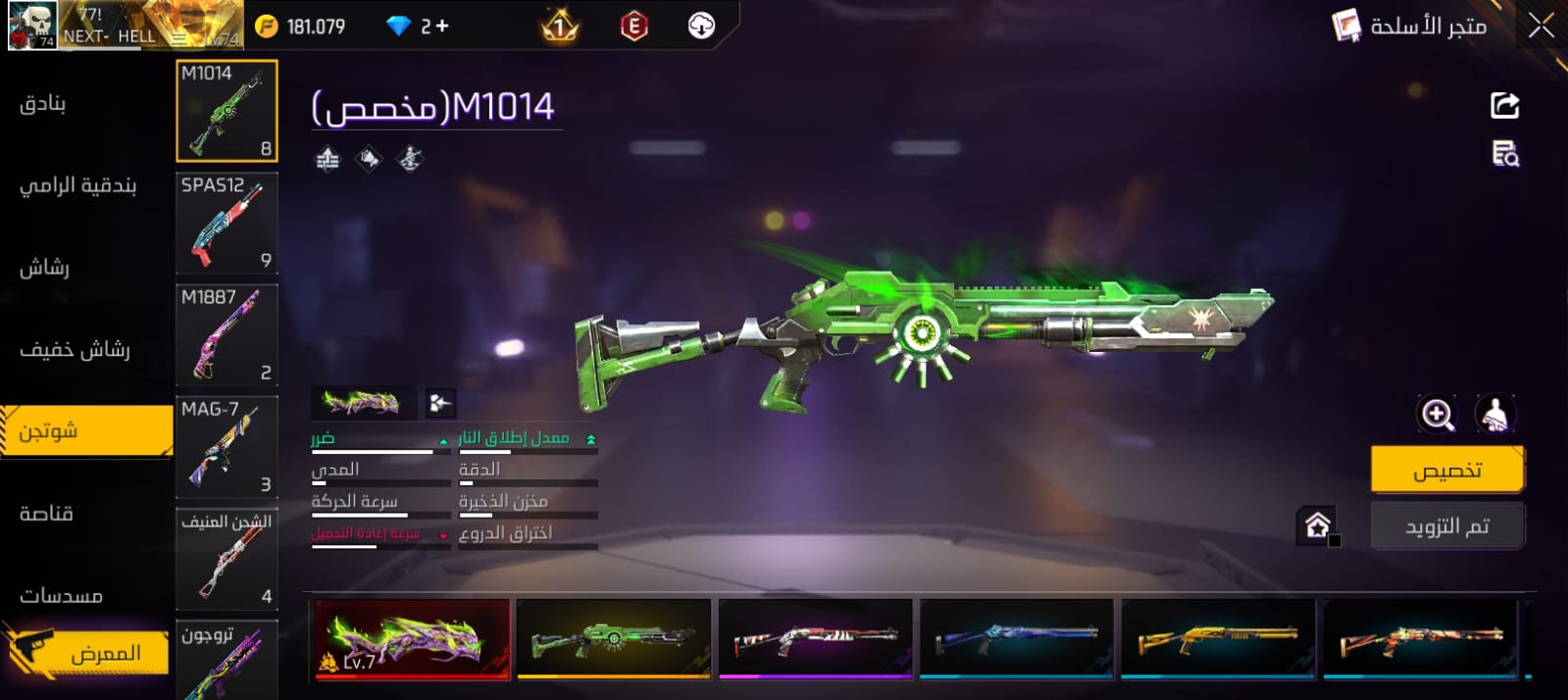Switch to the مسدسات pistols category
The height and width of the screenshot is (700, 1568).
(61, 595)
